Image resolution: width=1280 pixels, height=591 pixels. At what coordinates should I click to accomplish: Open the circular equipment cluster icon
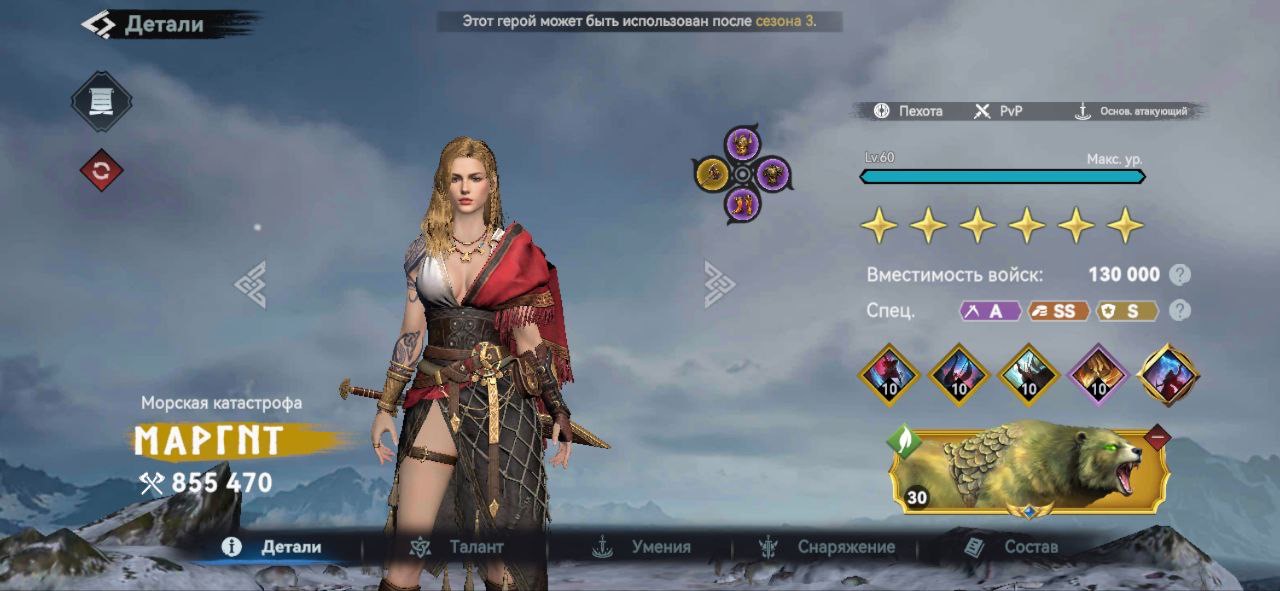(x=742, y=175)
